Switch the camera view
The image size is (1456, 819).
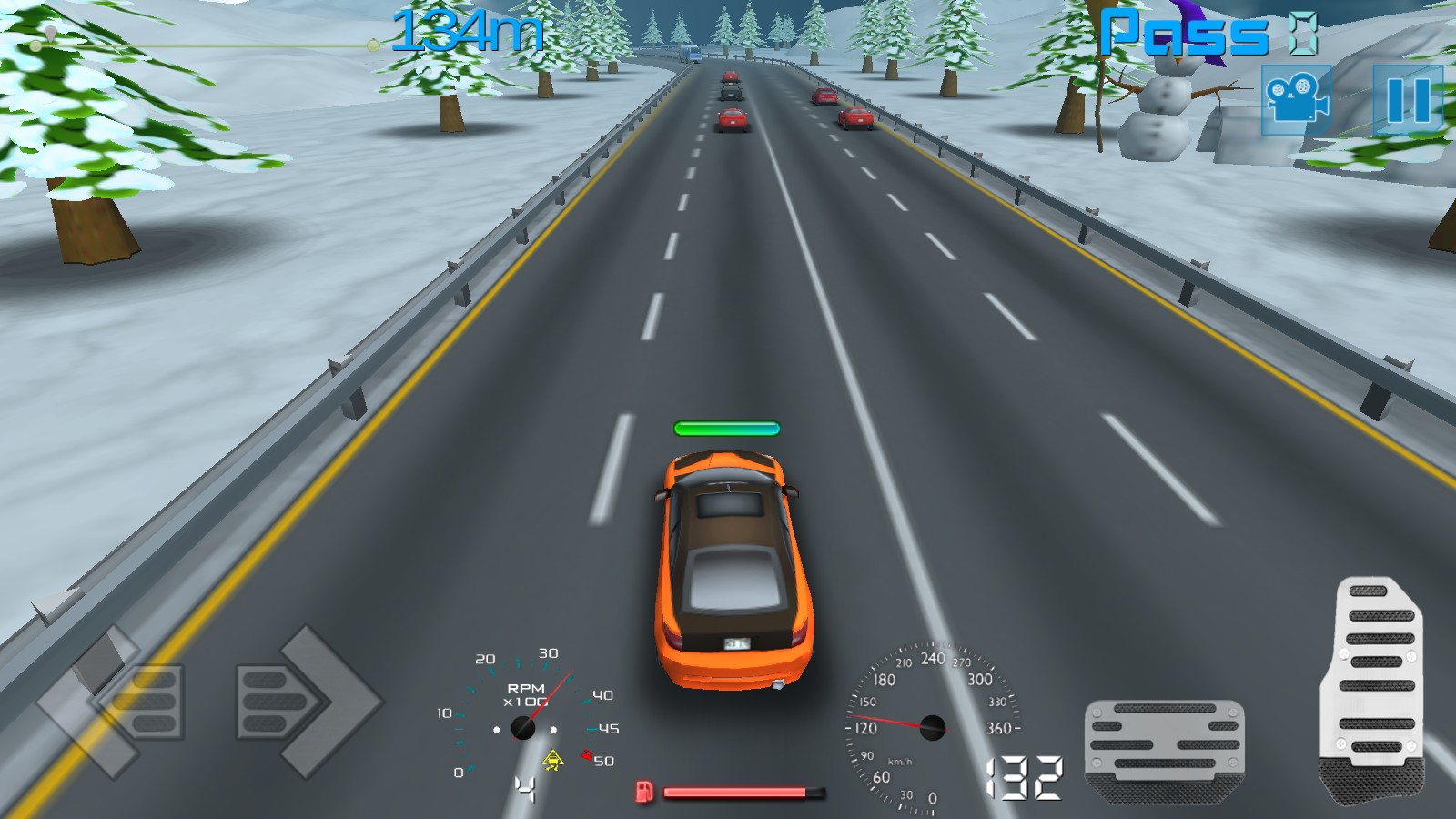tap(1297, 99)
